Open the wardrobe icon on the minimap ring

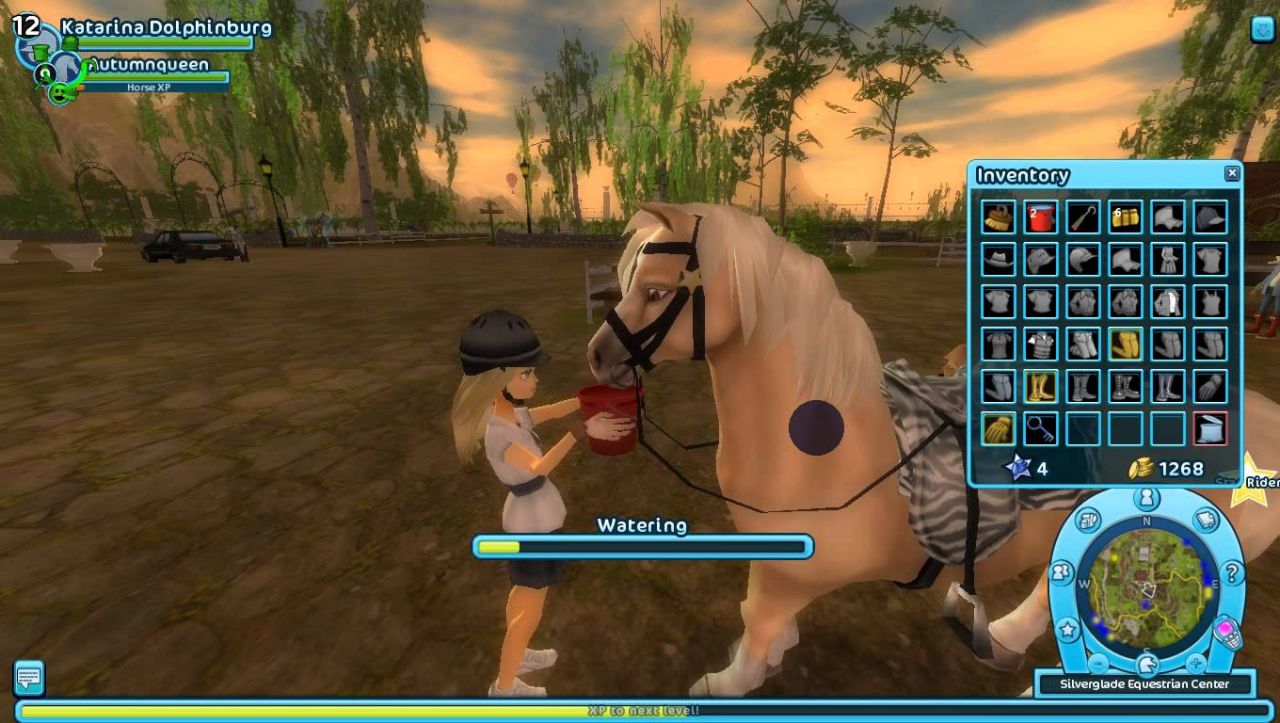1087,520
